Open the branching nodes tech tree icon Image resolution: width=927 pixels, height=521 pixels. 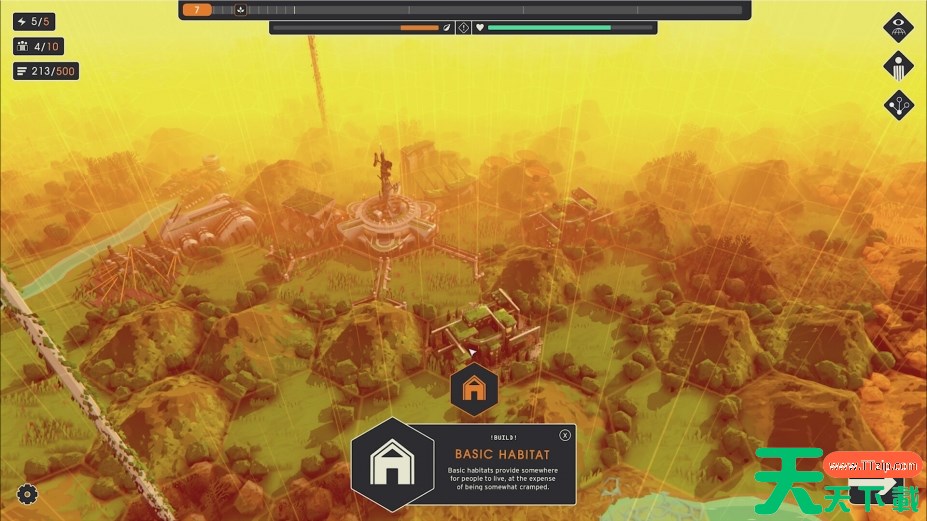coord(898,105)
